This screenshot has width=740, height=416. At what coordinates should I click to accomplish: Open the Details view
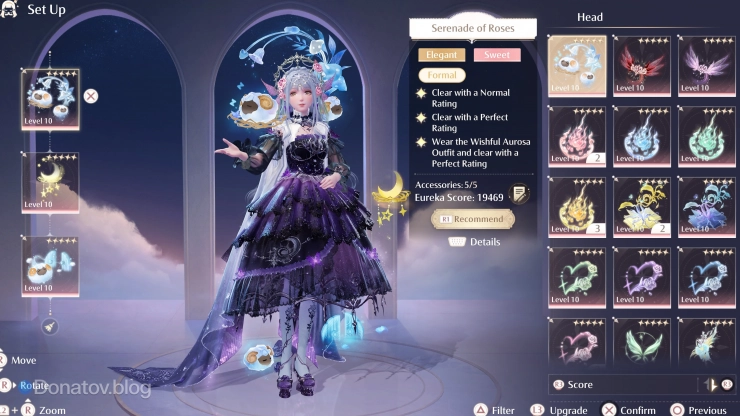click(x=475, y=241)
